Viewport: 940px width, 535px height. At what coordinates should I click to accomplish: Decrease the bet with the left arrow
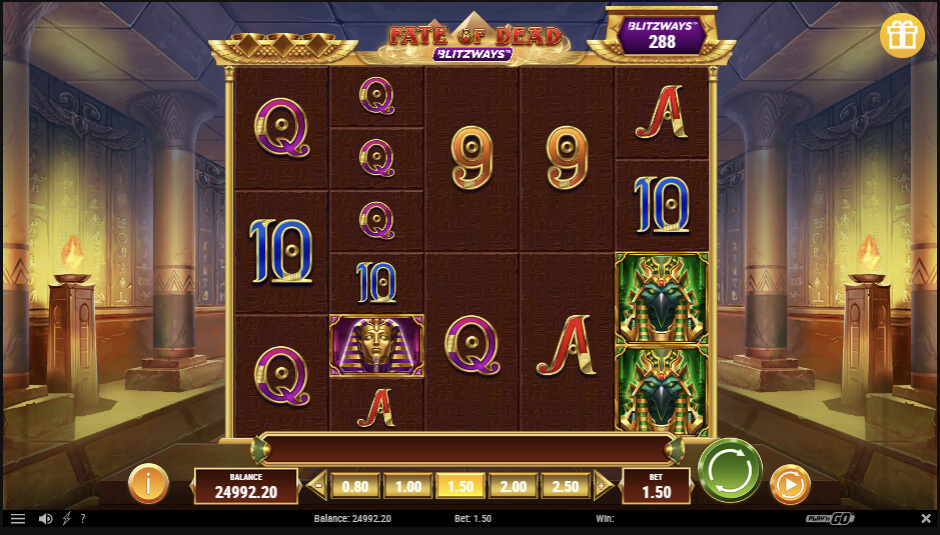pos(318,486)
